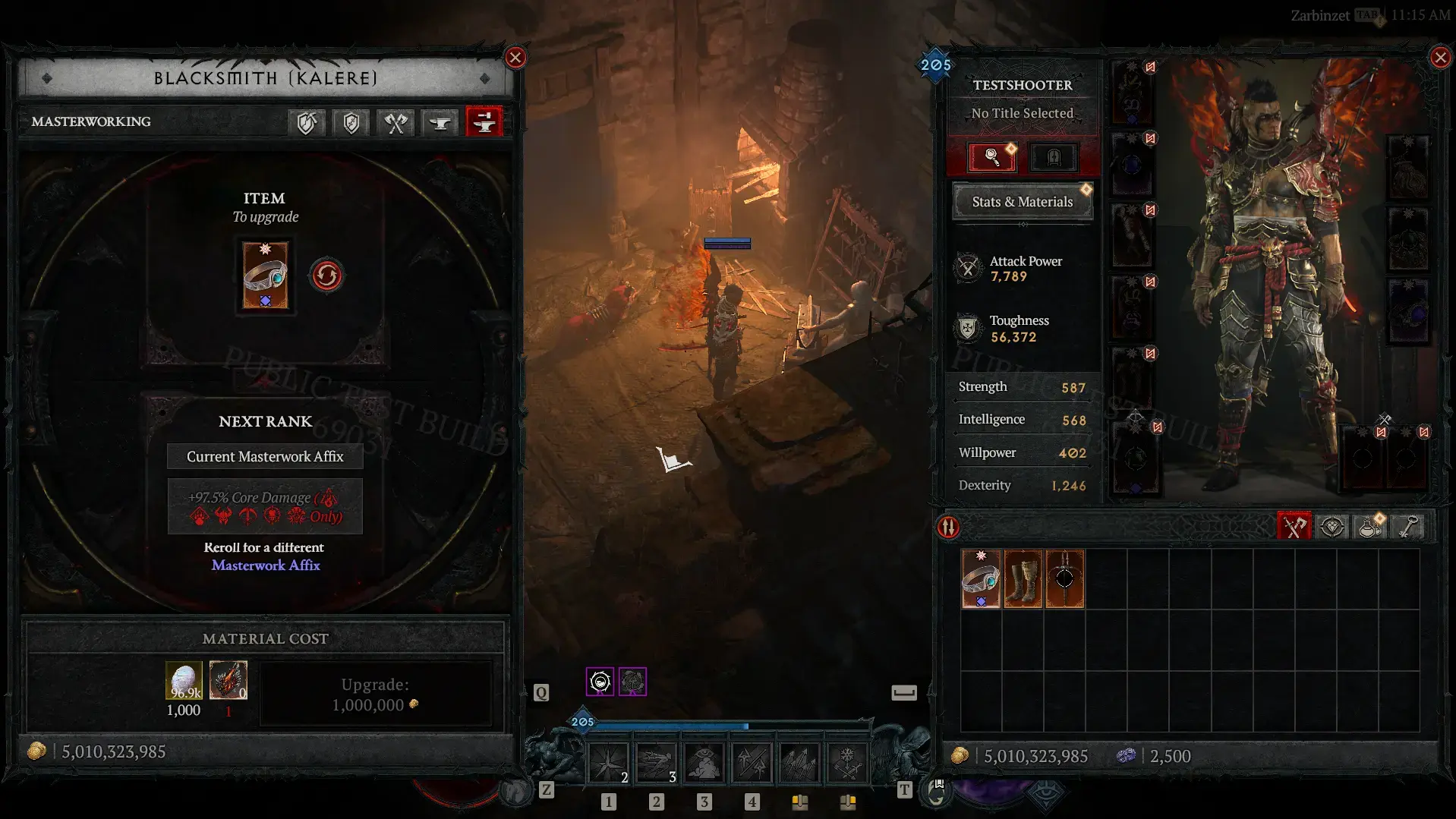Switch to the equipment inventory tab with axe icon
This screenshot has height=819, width=1456.
click(1294, 527)
